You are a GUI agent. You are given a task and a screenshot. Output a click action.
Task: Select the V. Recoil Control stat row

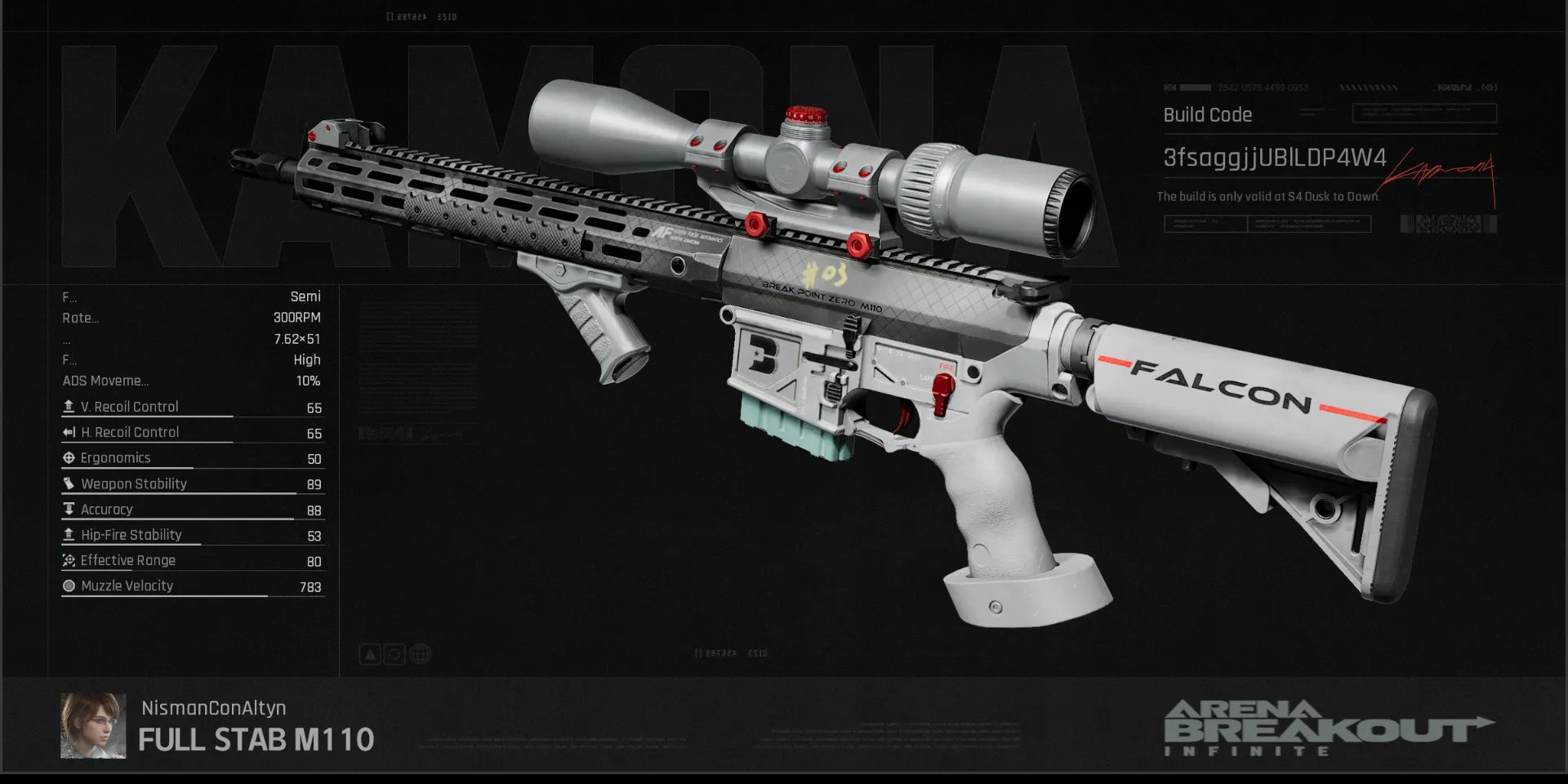tap(193, 407)
